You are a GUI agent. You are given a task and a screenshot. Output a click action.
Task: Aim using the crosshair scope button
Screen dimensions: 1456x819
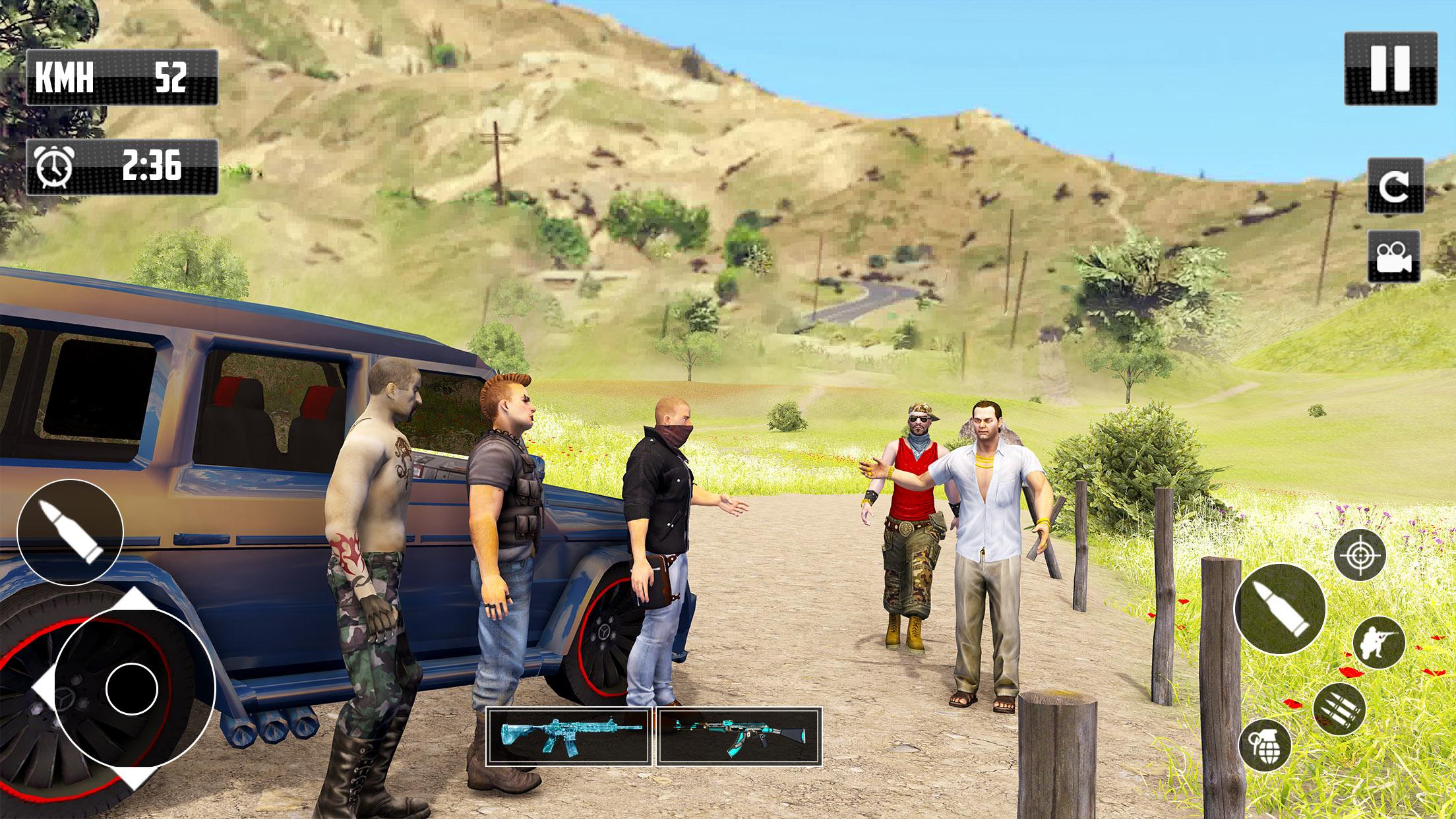point(1359,555)
